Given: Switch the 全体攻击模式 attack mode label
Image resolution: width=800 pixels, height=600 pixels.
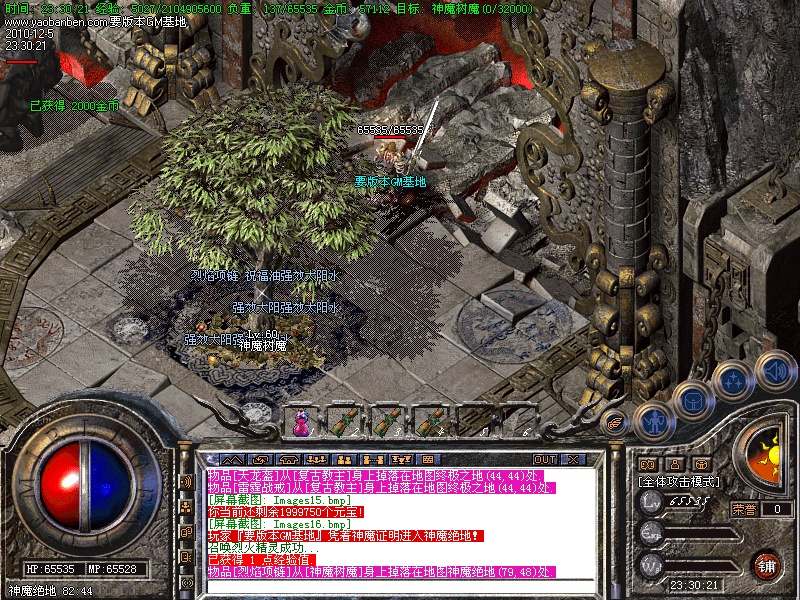Looking at the screenshot, I should (681, 482).
